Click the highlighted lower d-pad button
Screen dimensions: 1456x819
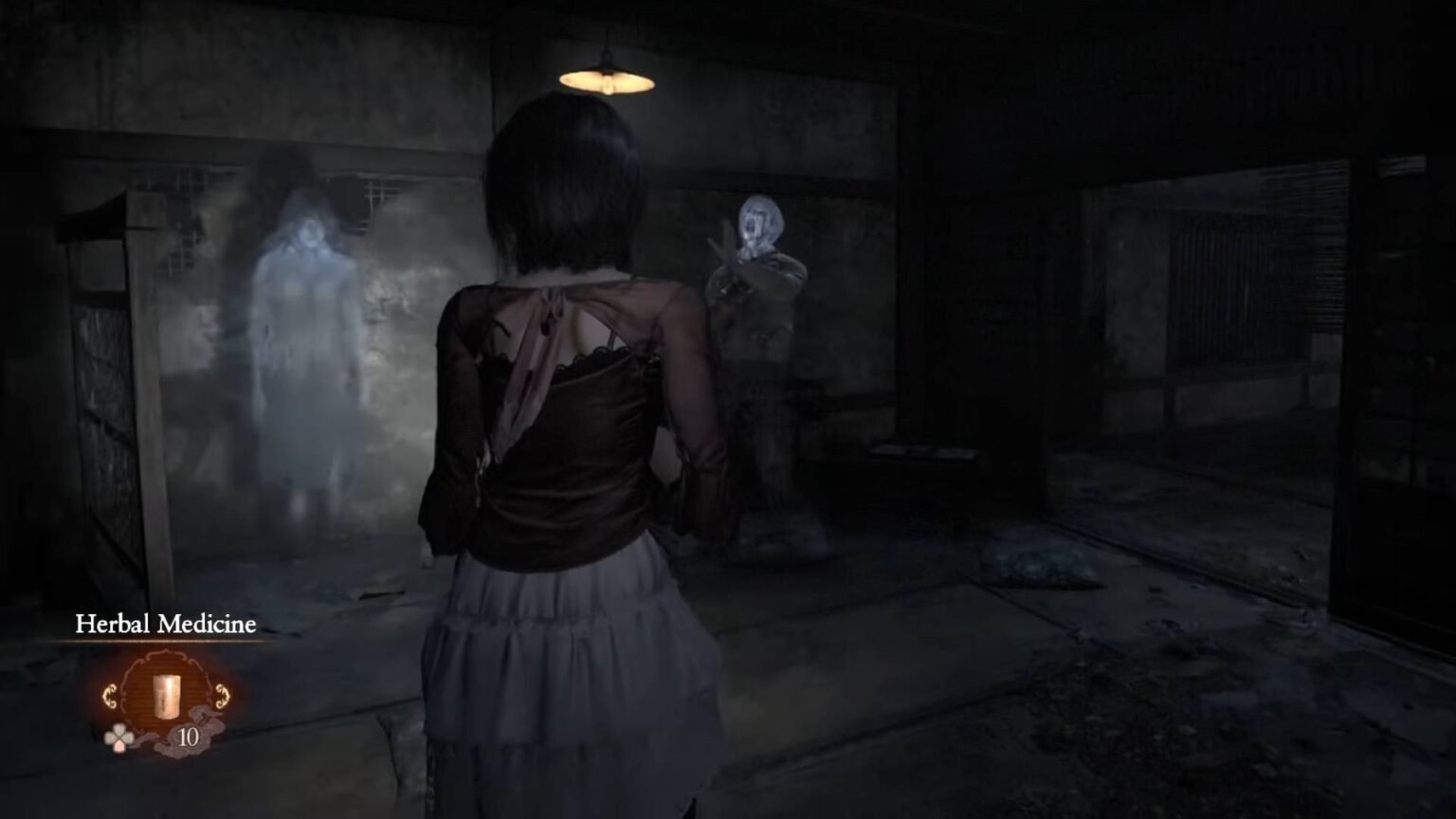pyautogui.click(x=119, y=746)
